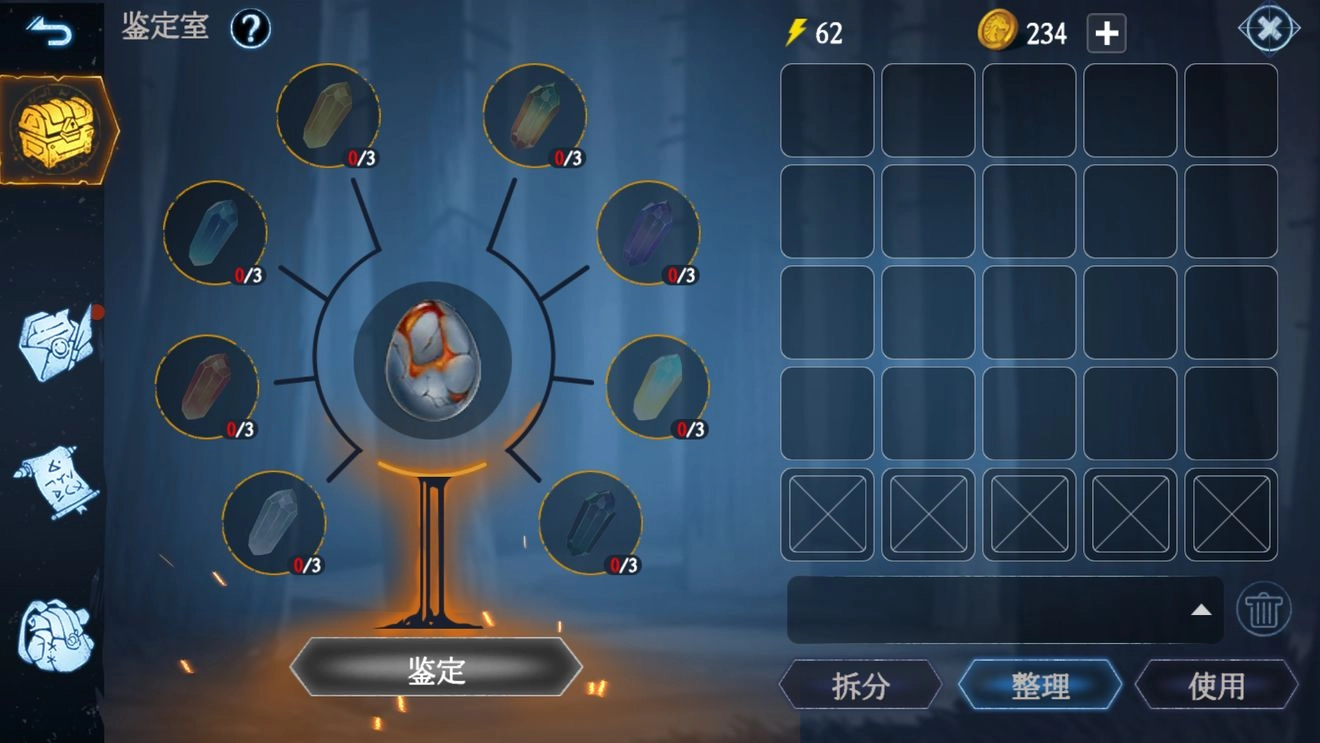This screenshot has height=743, width=1320.
Task: Click the plus button to buy more coins
Action: pos(1107,33)
